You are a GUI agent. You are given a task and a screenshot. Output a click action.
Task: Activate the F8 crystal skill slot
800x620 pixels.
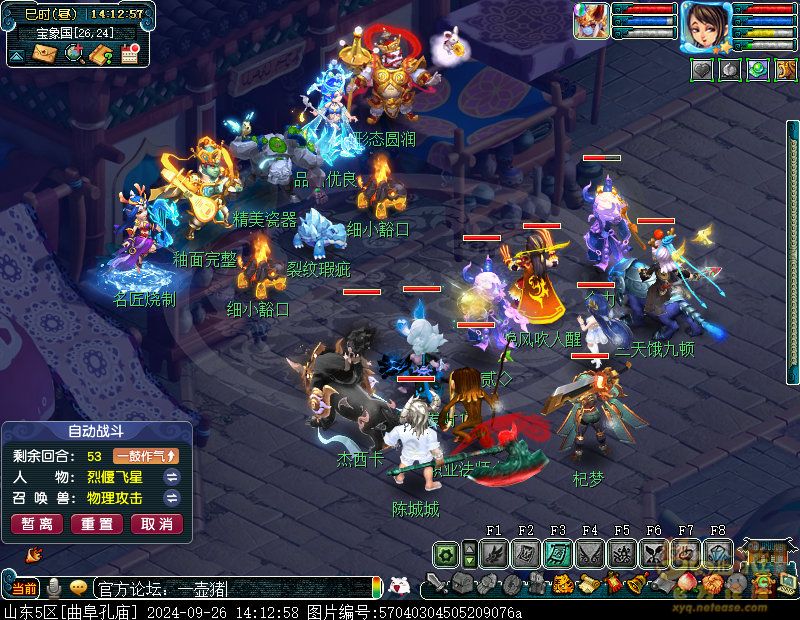point(718,553)
